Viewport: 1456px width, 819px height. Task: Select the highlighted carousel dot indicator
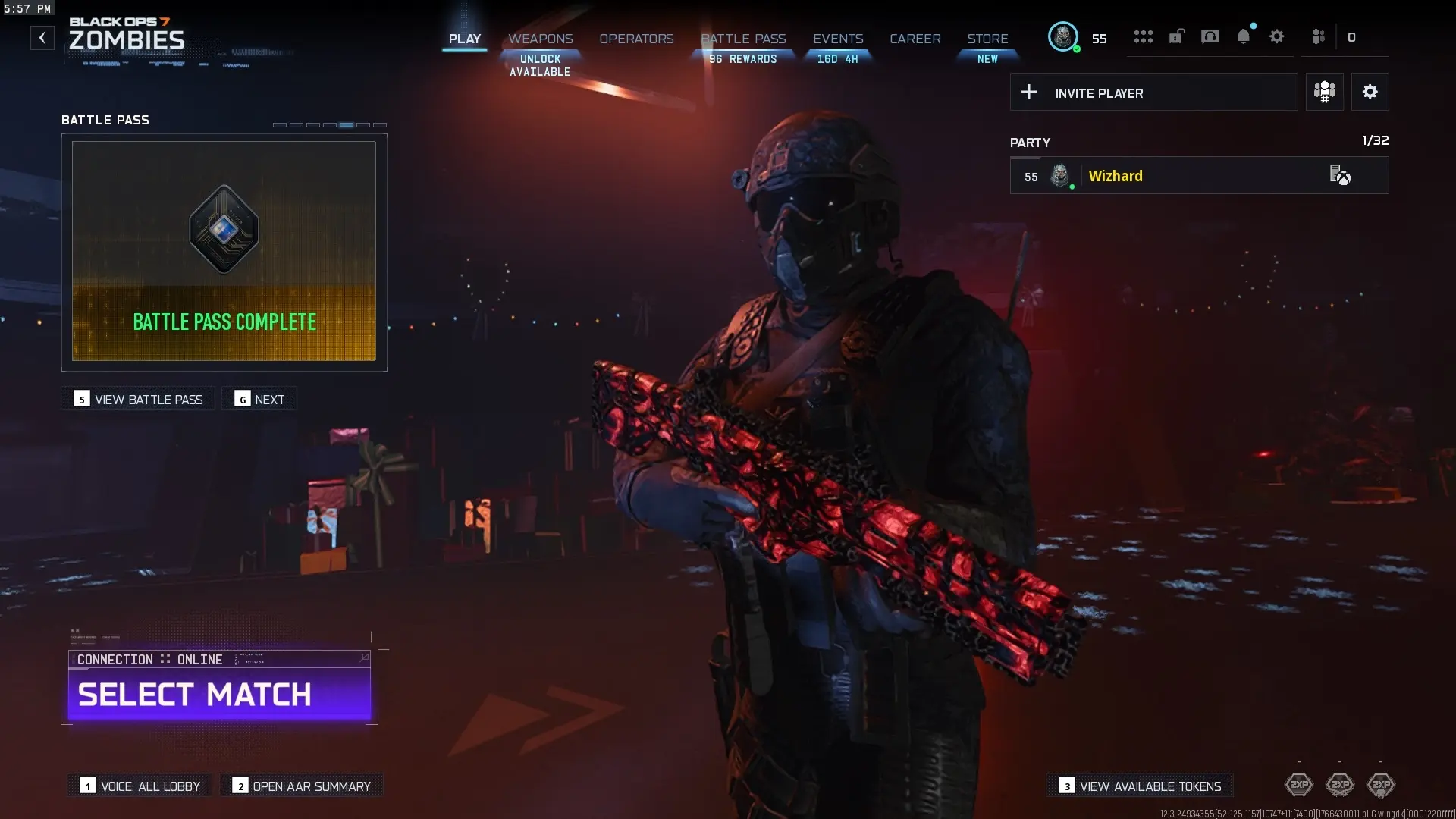click(x=346, y=124)
